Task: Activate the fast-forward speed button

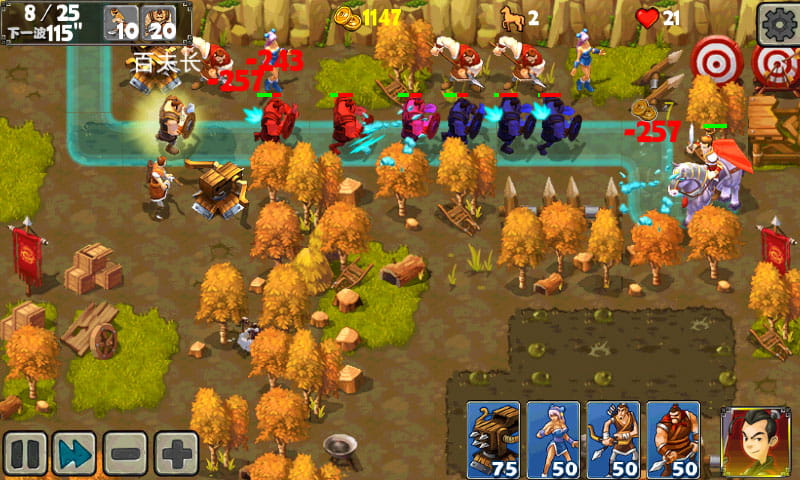Action: click(x=74, y=453)
